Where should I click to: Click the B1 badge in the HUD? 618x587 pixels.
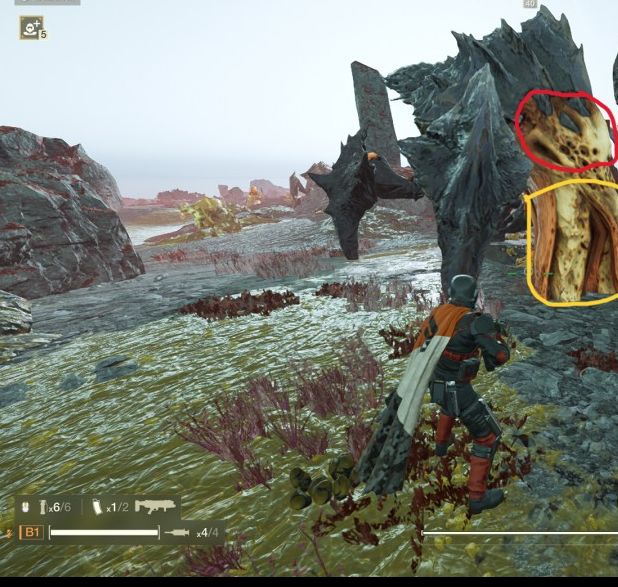(32, 533)
